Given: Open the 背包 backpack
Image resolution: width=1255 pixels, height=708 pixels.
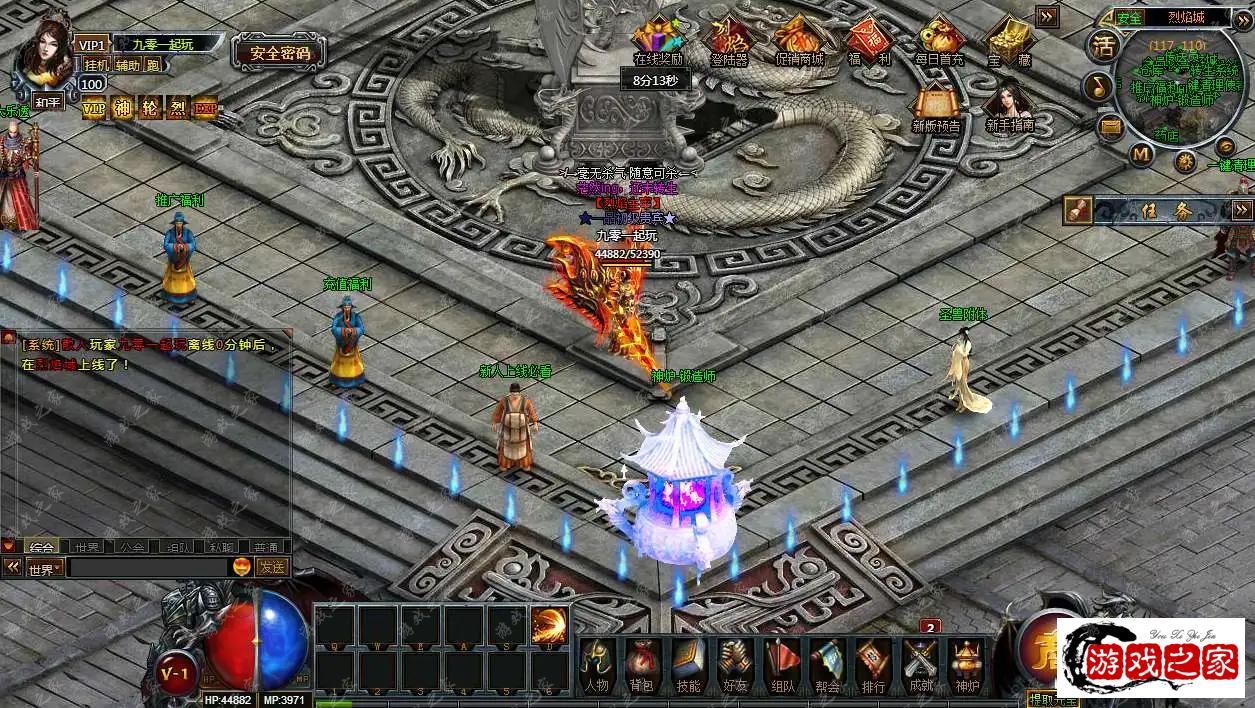Looking at the screenshot, I should pos(641,664).
